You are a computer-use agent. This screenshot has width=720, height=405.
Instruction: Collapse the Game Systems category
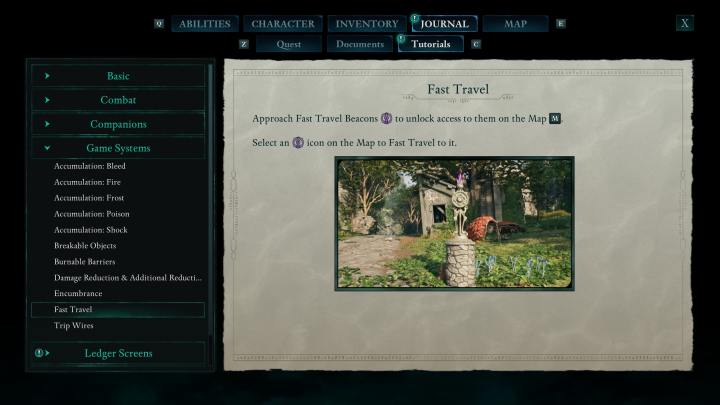click(118, 148)
